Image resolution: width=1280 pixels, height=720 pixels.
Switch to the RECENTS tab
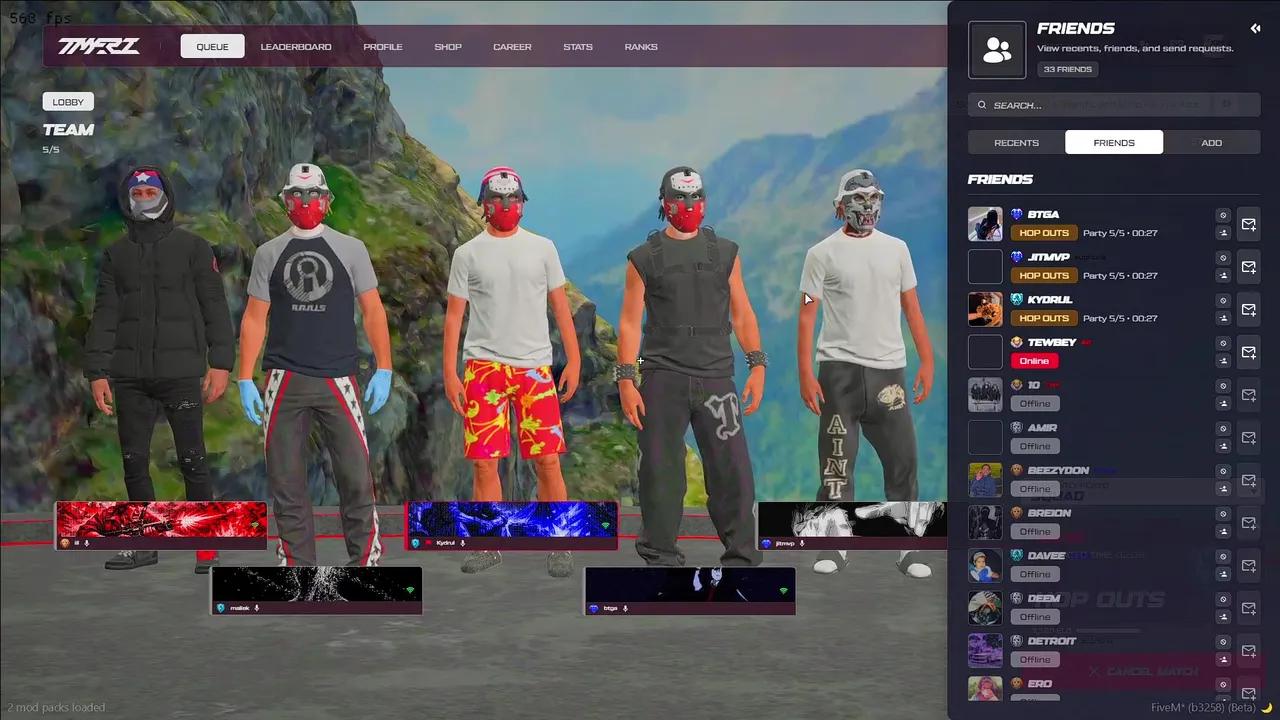1016,142
